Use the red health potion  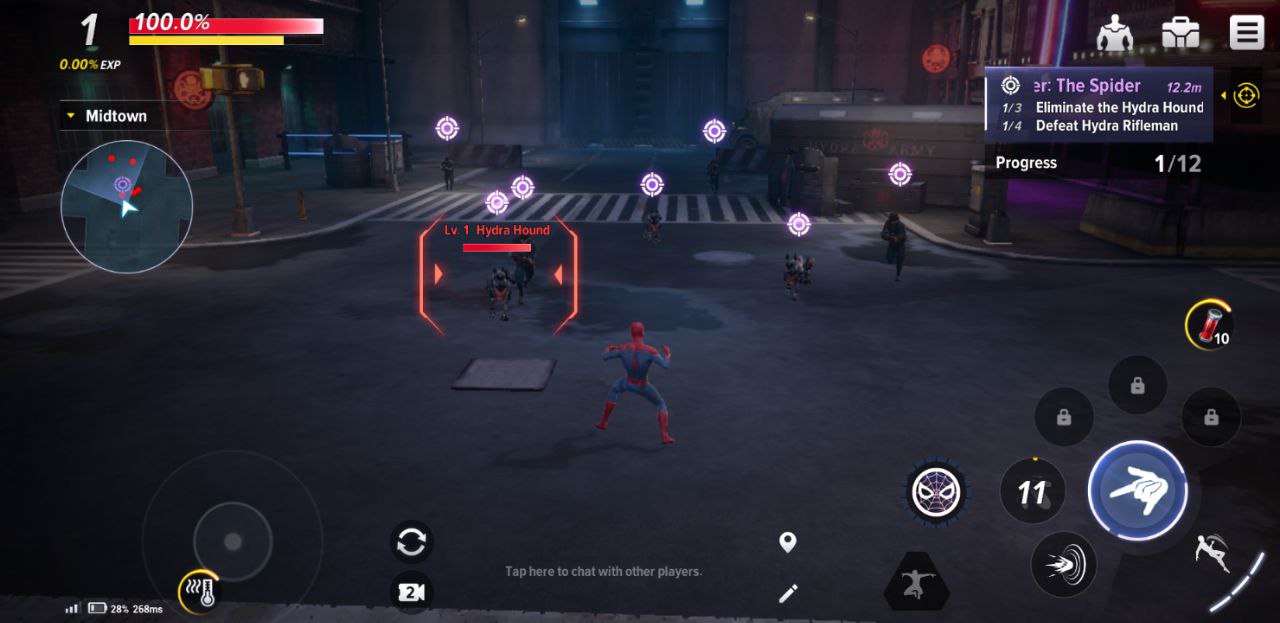[1207, 324]
